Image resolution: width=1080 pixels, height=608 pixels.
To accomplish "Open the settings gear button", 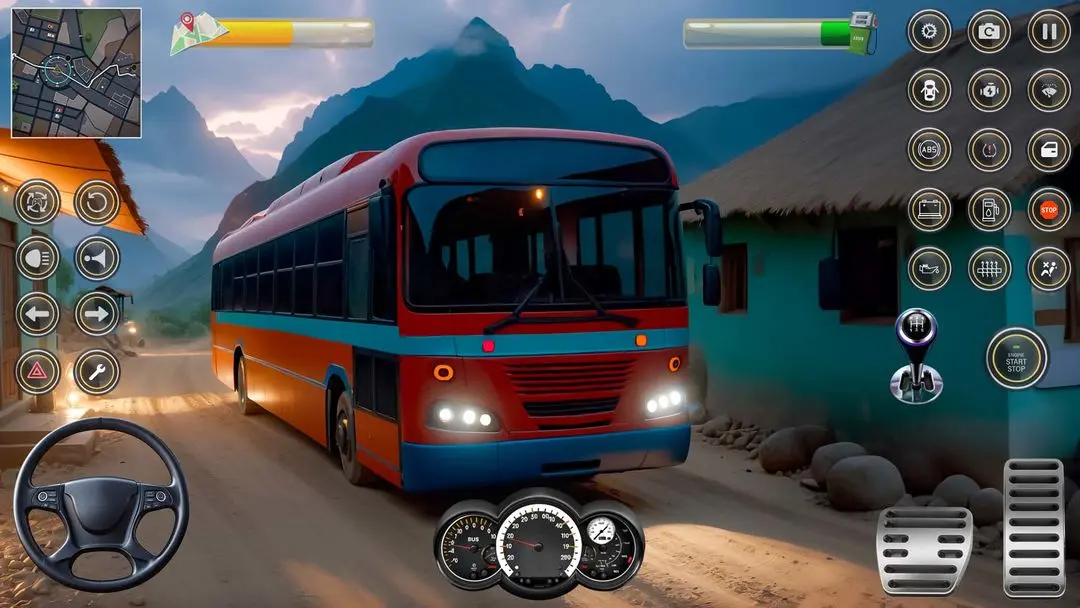I will [929, 31].
